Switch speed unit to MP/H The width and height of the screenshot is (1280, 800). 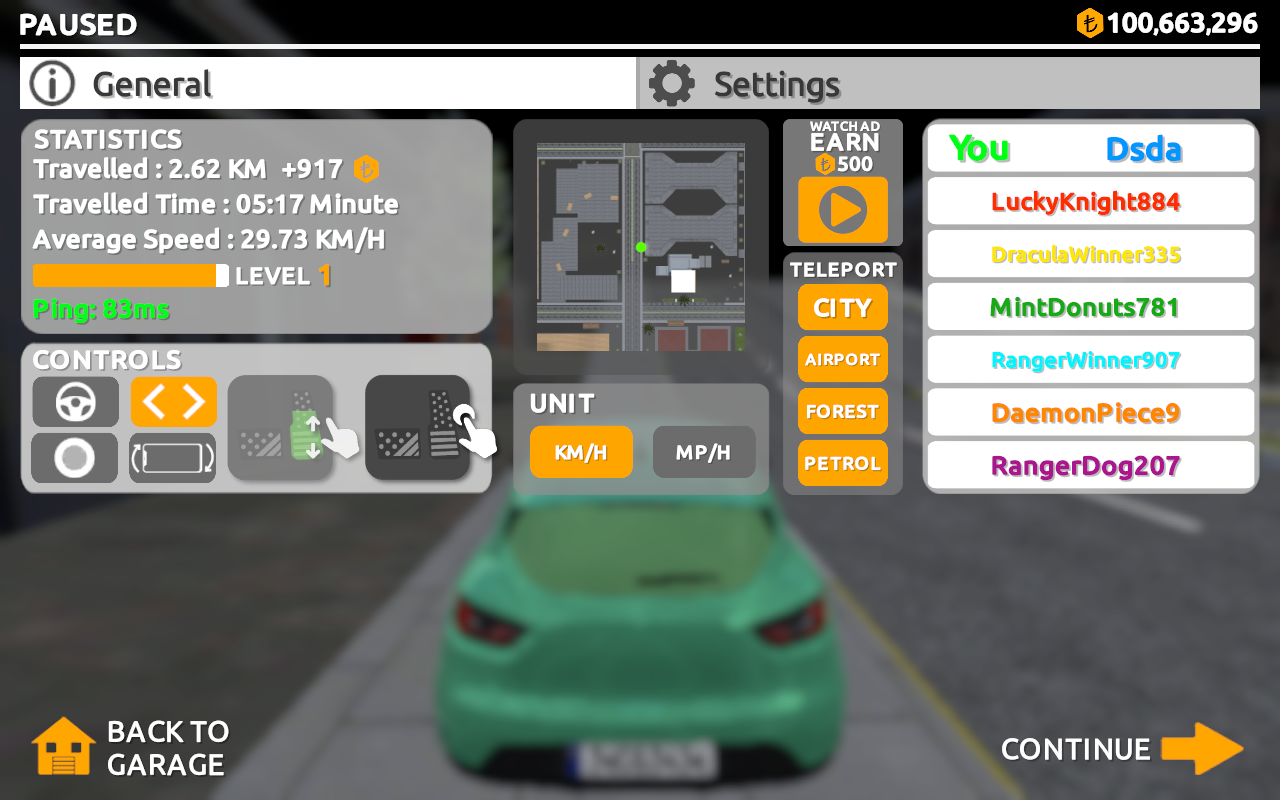(703, 452)
